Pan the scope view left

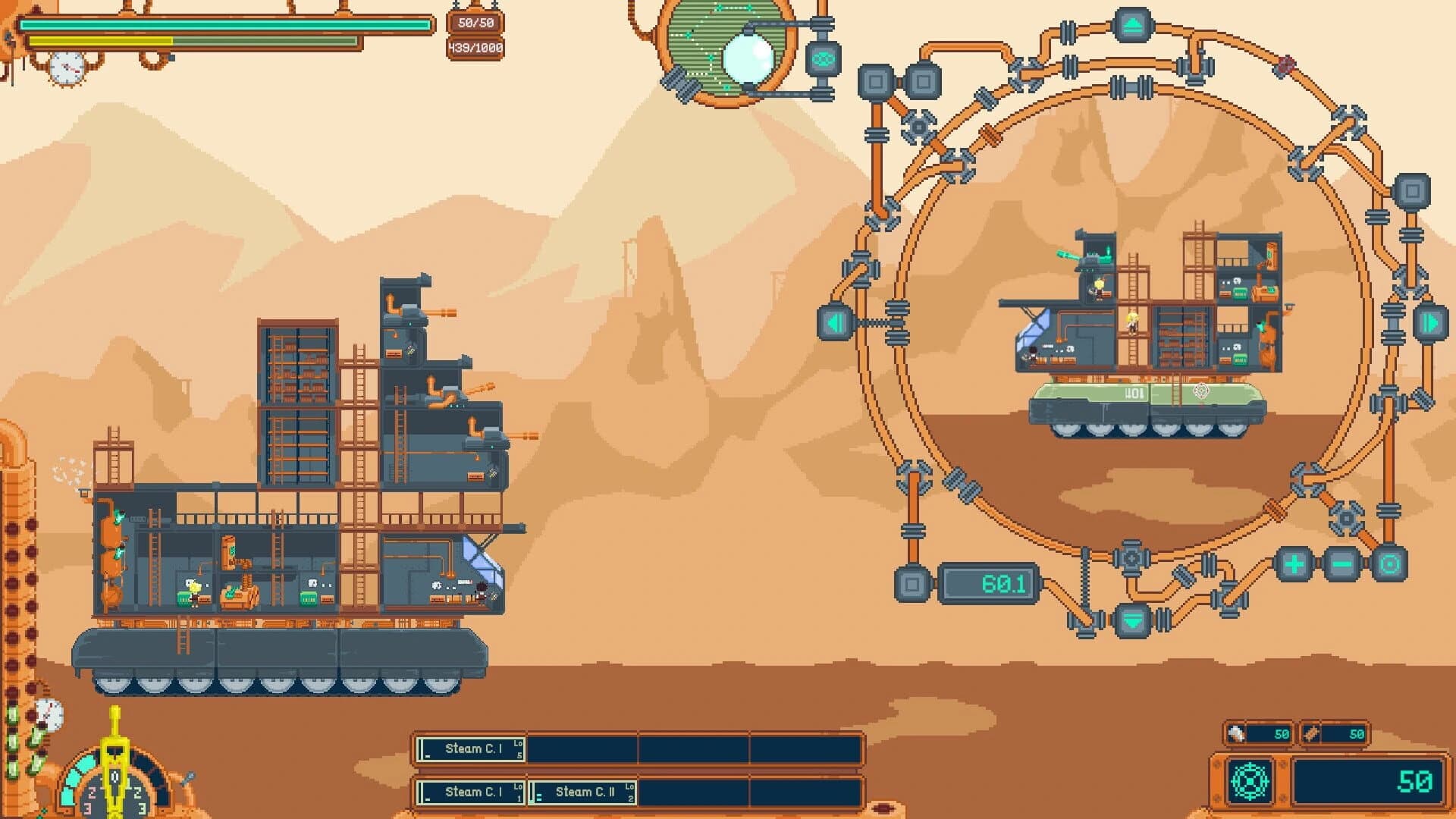pos(835,324)
